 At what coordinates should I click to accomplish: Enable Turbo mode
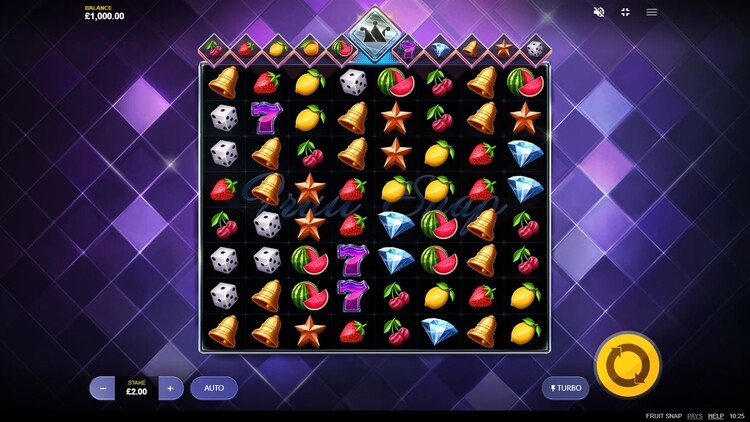(565, 388)
